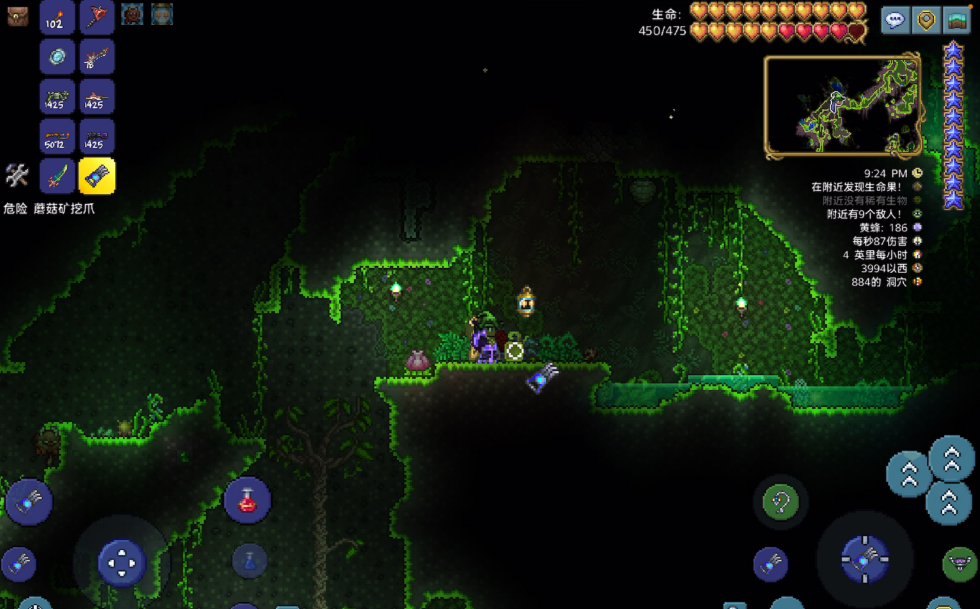Tap the gold map pin button

pos(927,20)
